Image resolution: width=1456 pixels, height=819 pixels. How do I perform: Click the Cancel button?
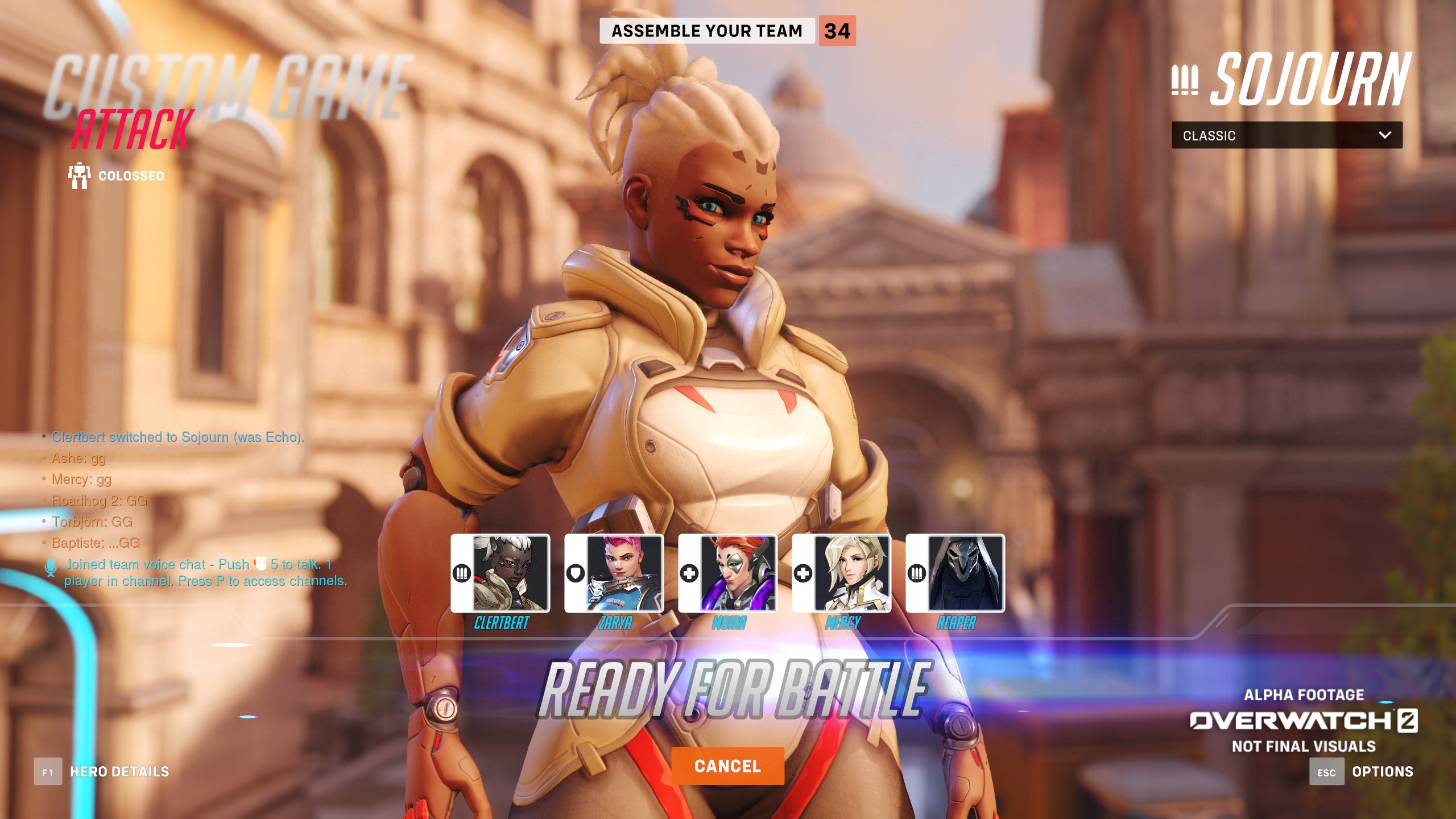[728, 766]
